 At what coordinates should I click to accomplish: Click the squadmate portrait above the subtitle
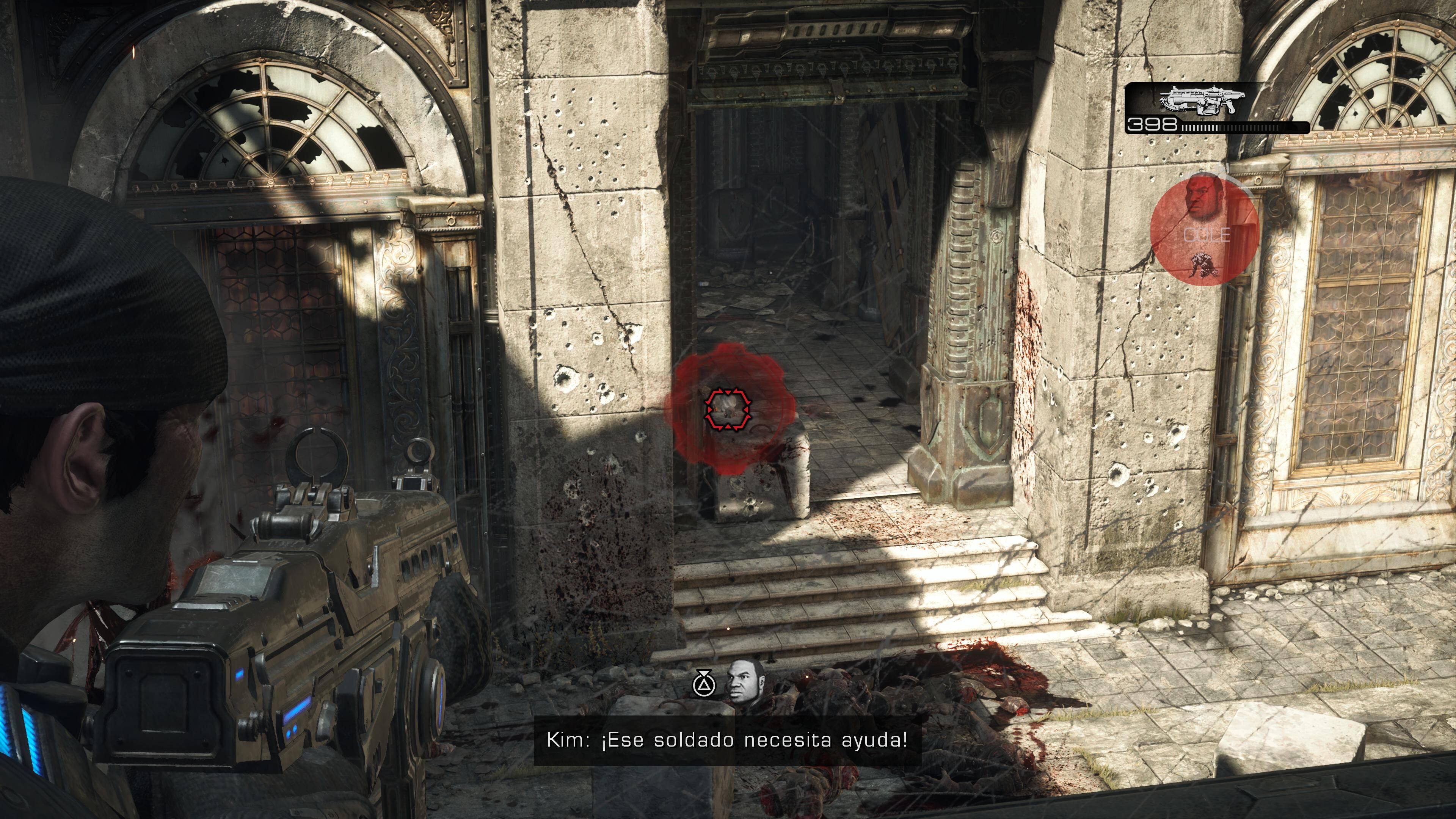[745, 683]
